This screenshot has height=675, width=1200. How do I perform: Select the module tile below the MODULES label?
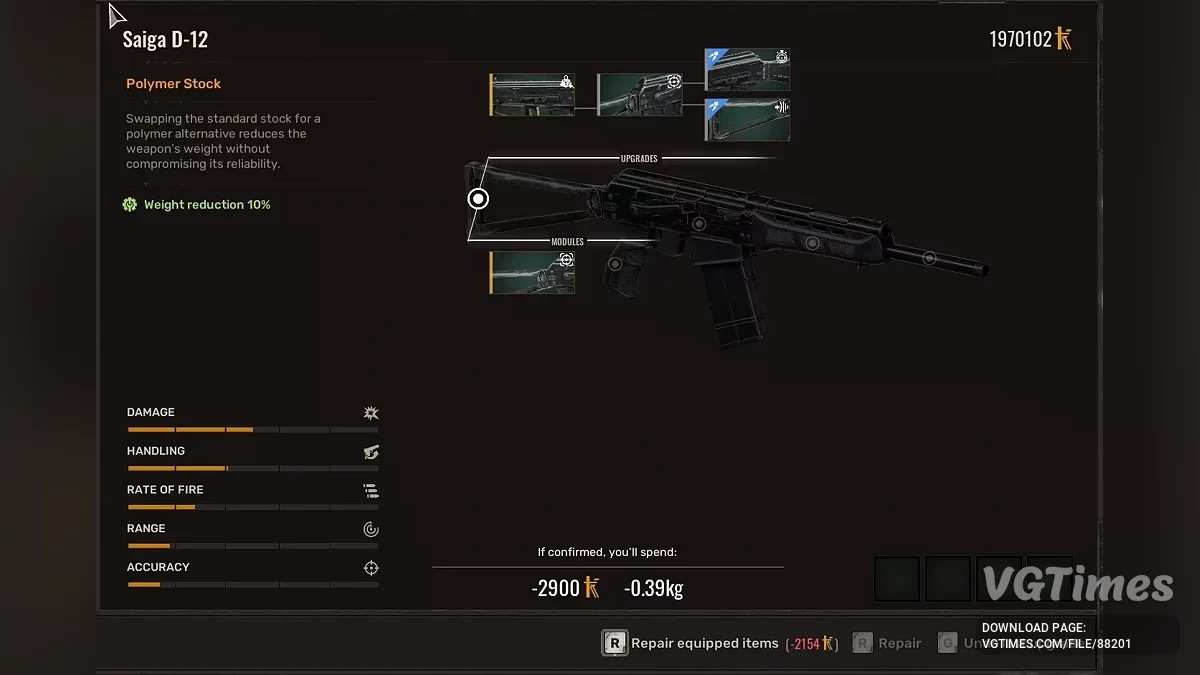click(x=532, y=272)
